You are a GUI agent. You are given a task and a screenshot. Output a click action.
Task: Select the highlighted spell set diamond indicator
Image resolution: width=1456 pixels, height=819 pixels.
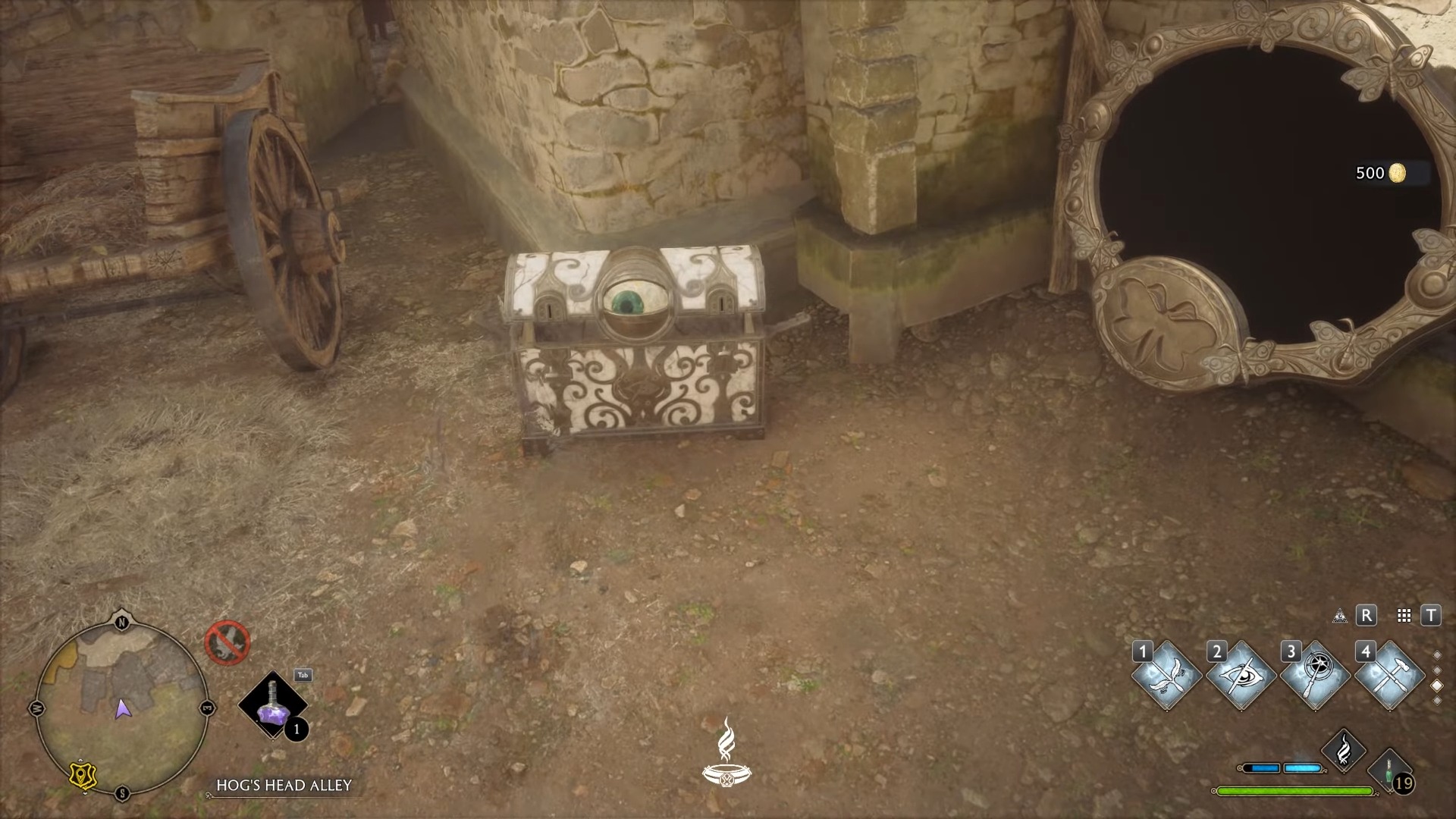point(1436,686)
